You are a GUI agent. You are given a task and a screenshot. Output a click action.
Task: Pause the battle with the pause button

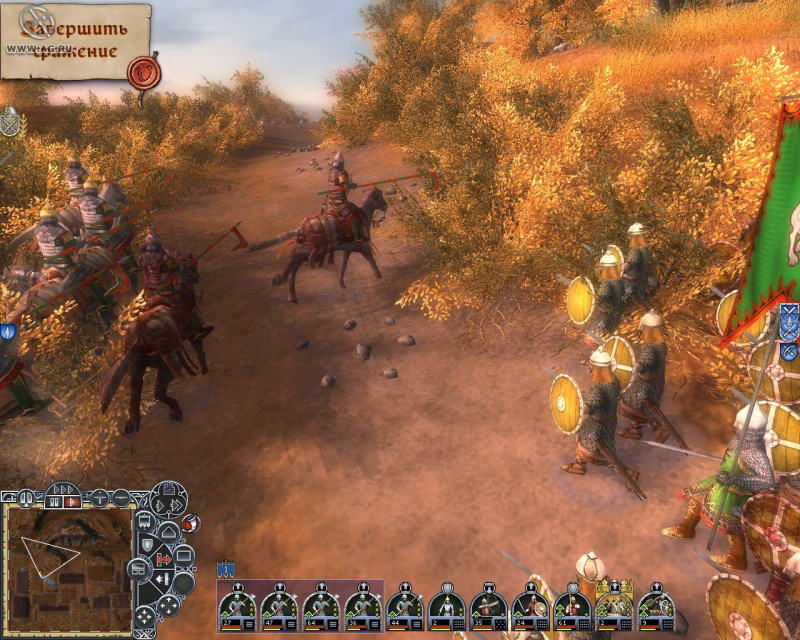[x=50, y=500]
